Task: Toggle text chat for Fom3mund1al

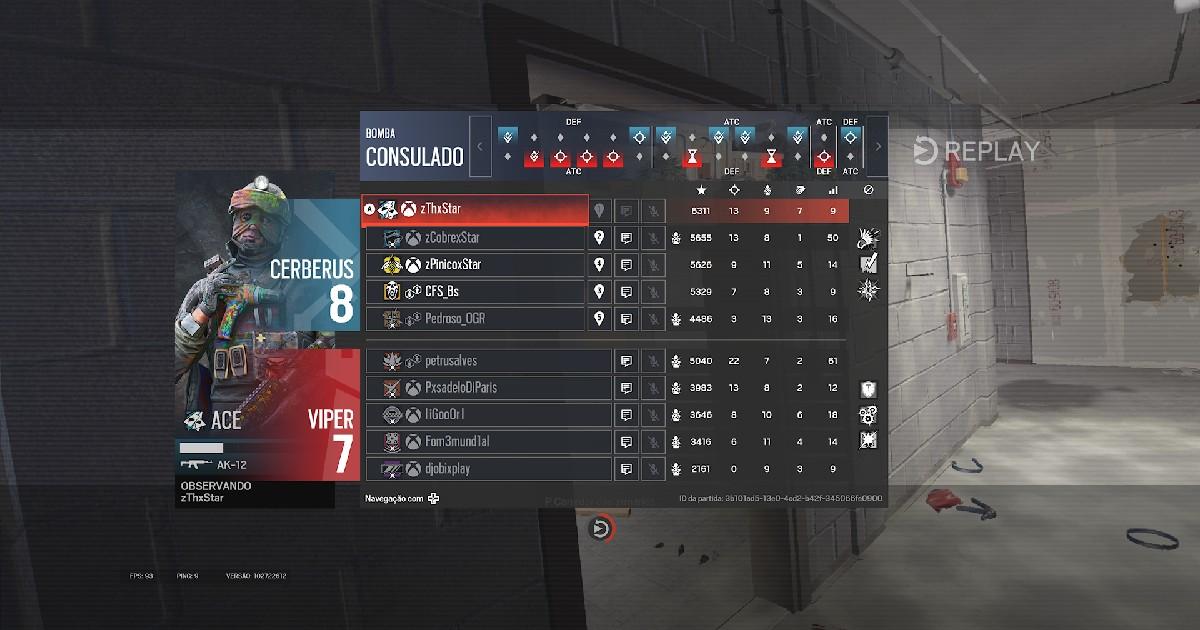Action: click(626, 442)
